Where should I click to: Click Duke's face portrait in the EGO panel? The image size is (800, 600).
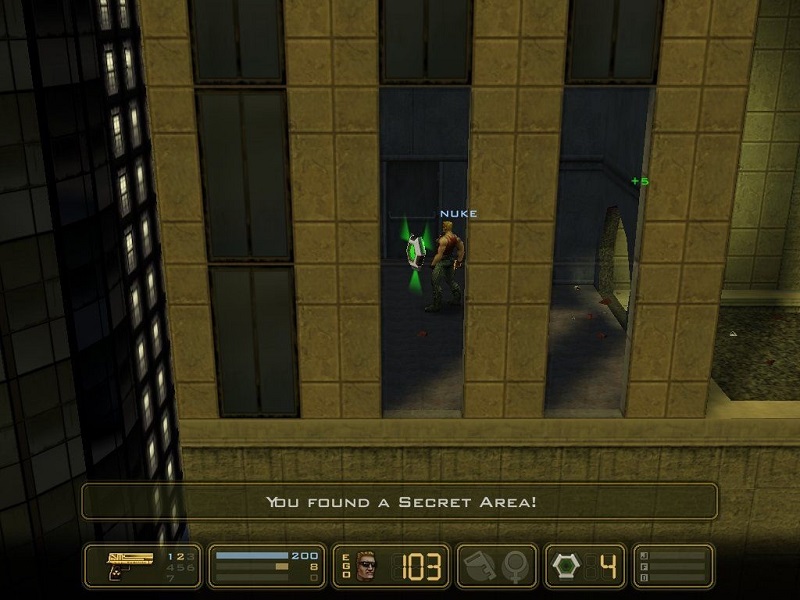coord(369,567)
